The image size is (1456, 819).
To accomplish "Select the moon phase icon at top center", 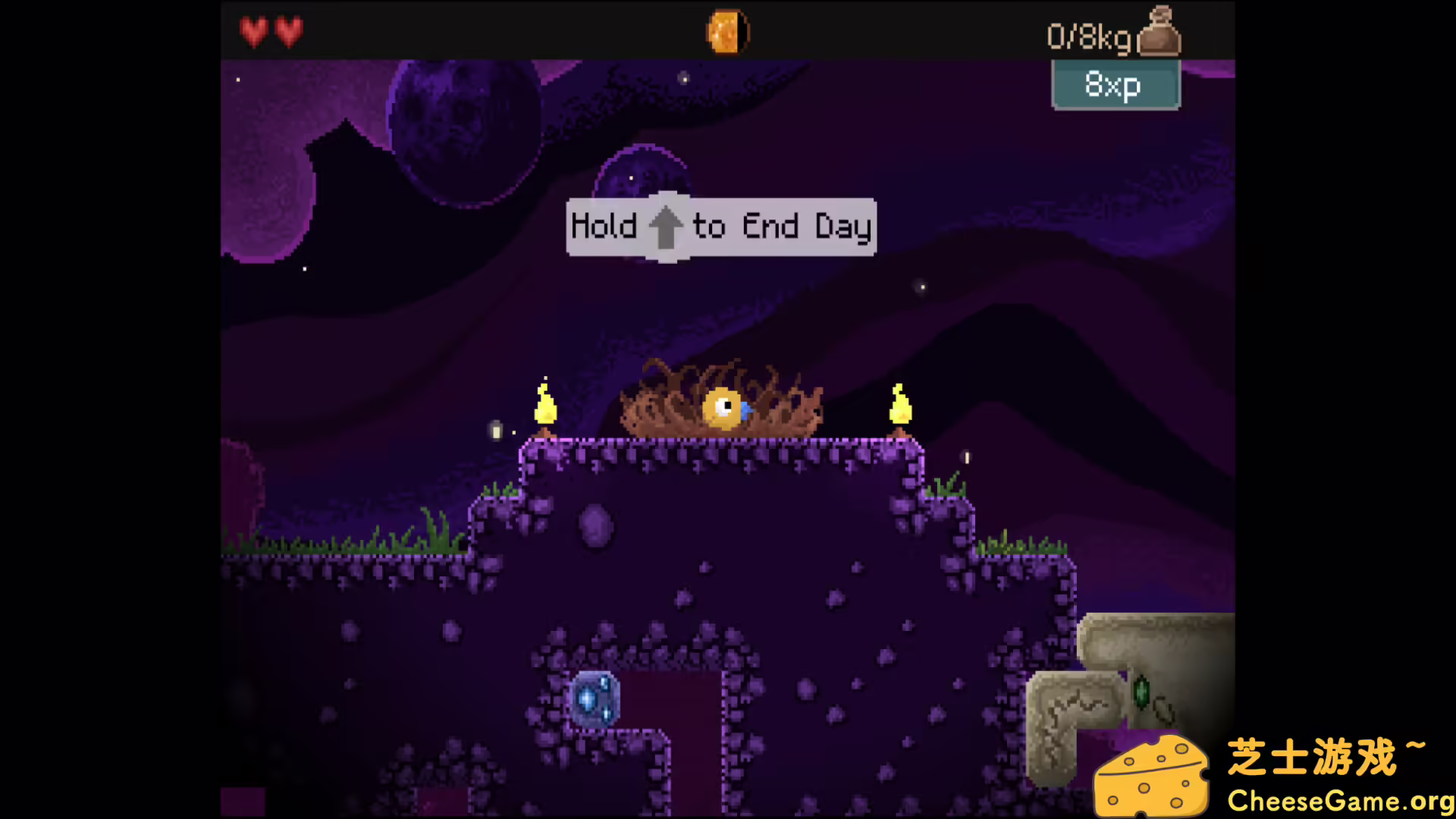I will 726,31.
